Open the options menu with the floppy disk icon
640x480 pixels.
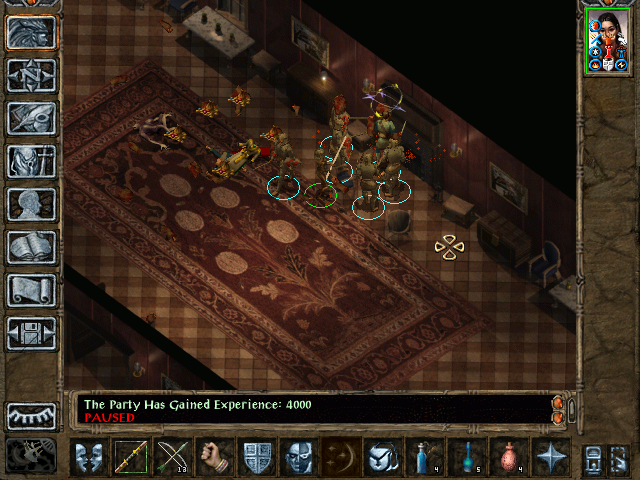(32, 333)
